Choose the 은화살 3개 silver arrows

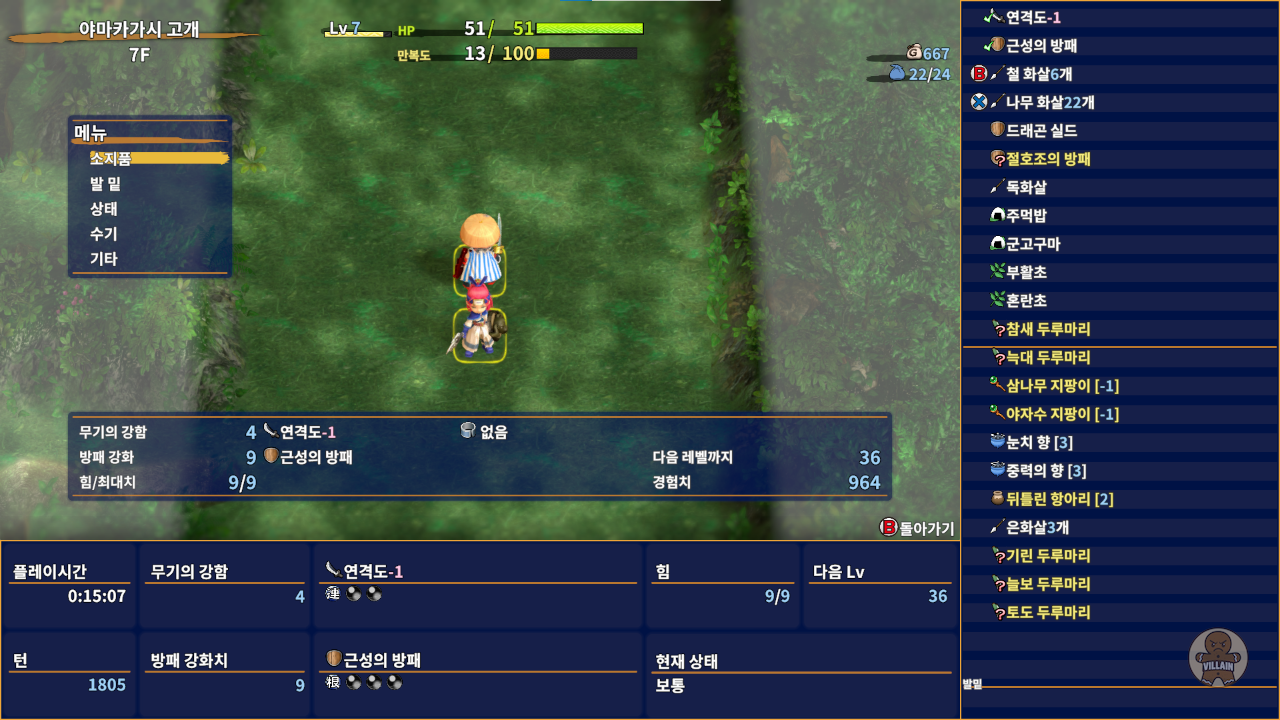[x=1036, y=527]
